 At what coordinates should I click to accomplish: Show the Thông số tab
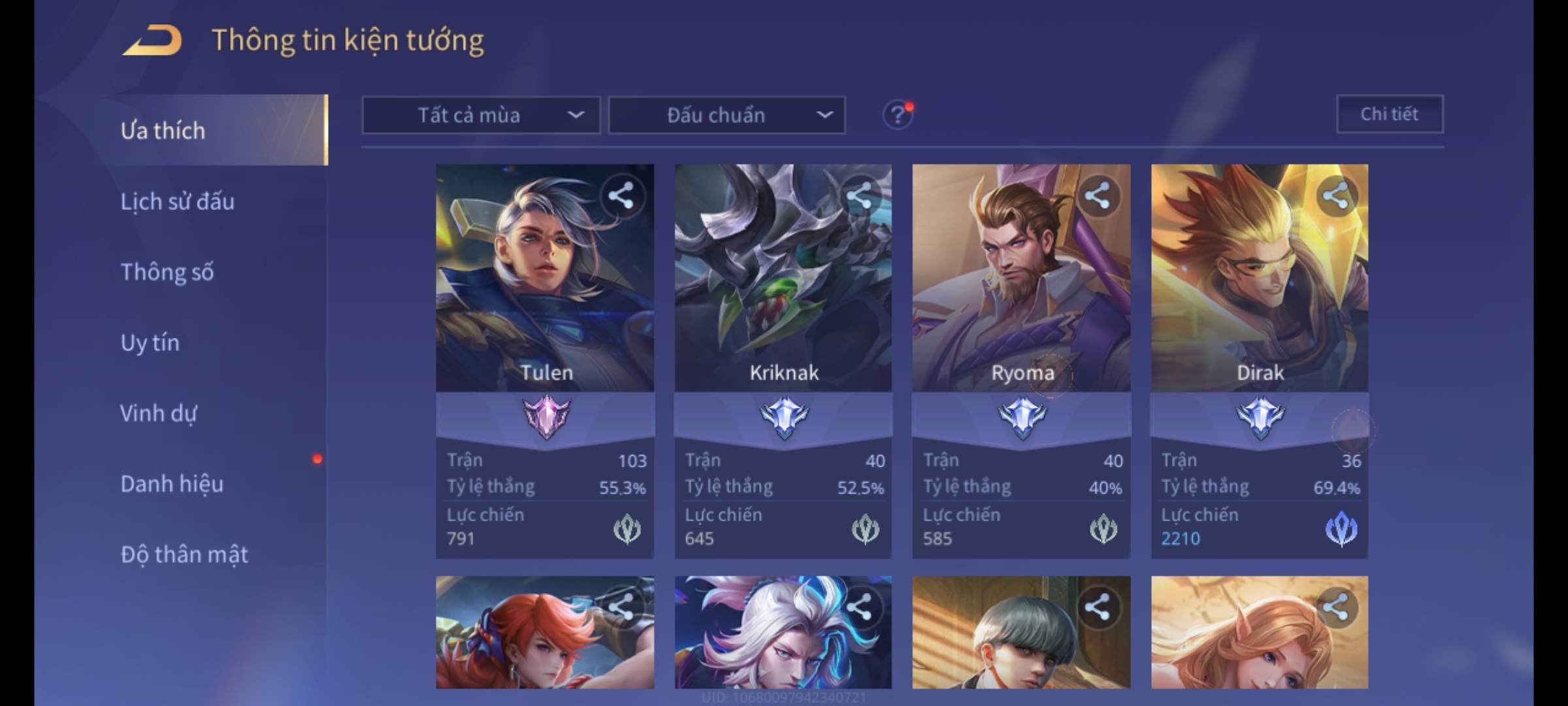tap(167, 272)
